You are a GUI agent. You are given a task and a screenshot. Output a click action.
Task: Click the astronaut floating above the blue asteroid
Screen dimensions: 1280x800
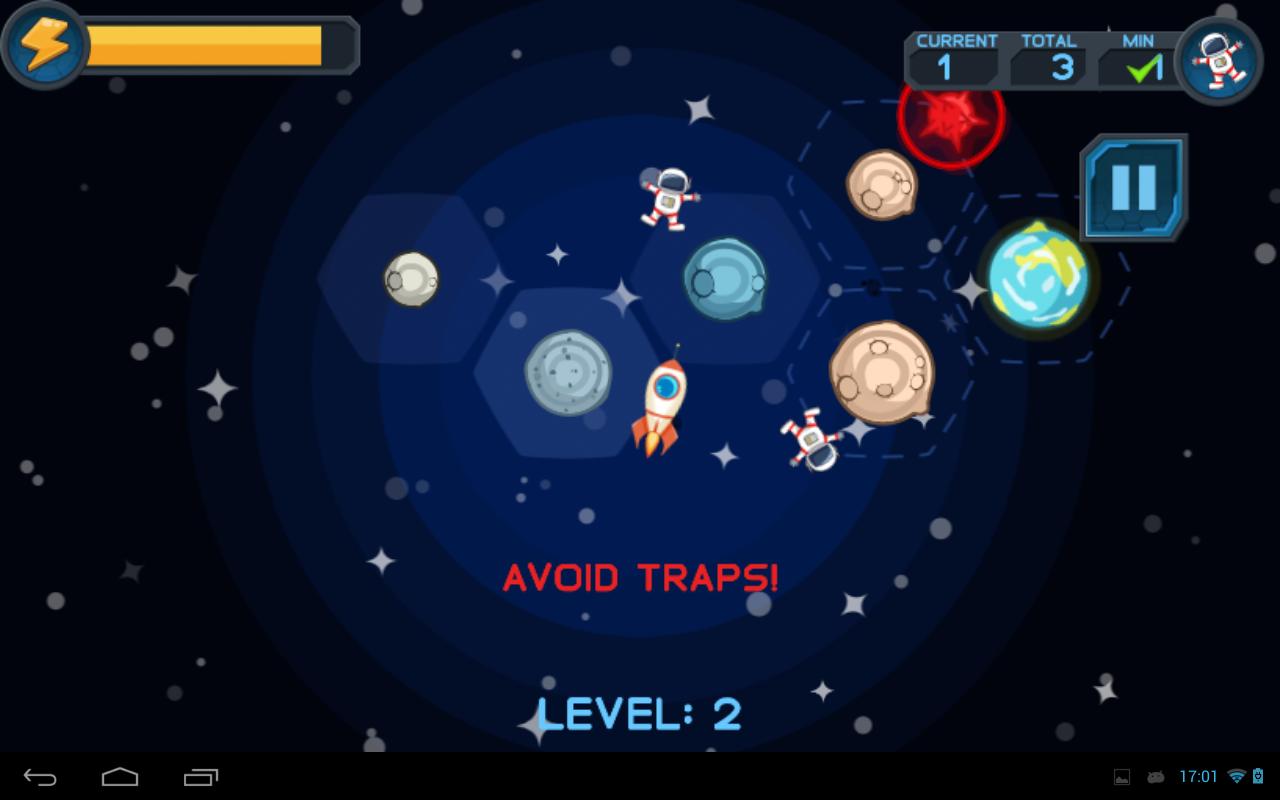point(668,198)
